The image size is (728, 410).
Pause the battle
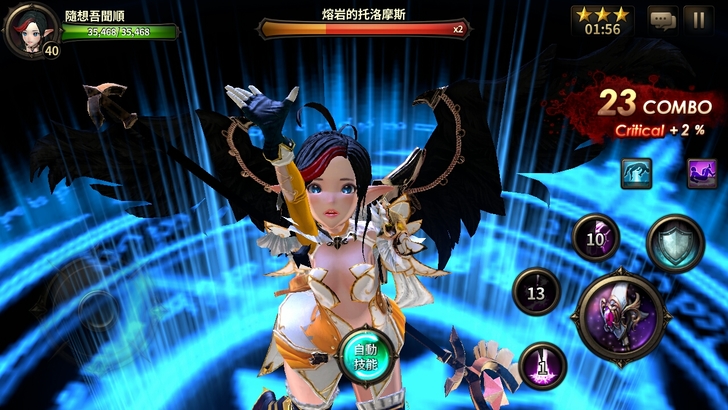[698, 19]
